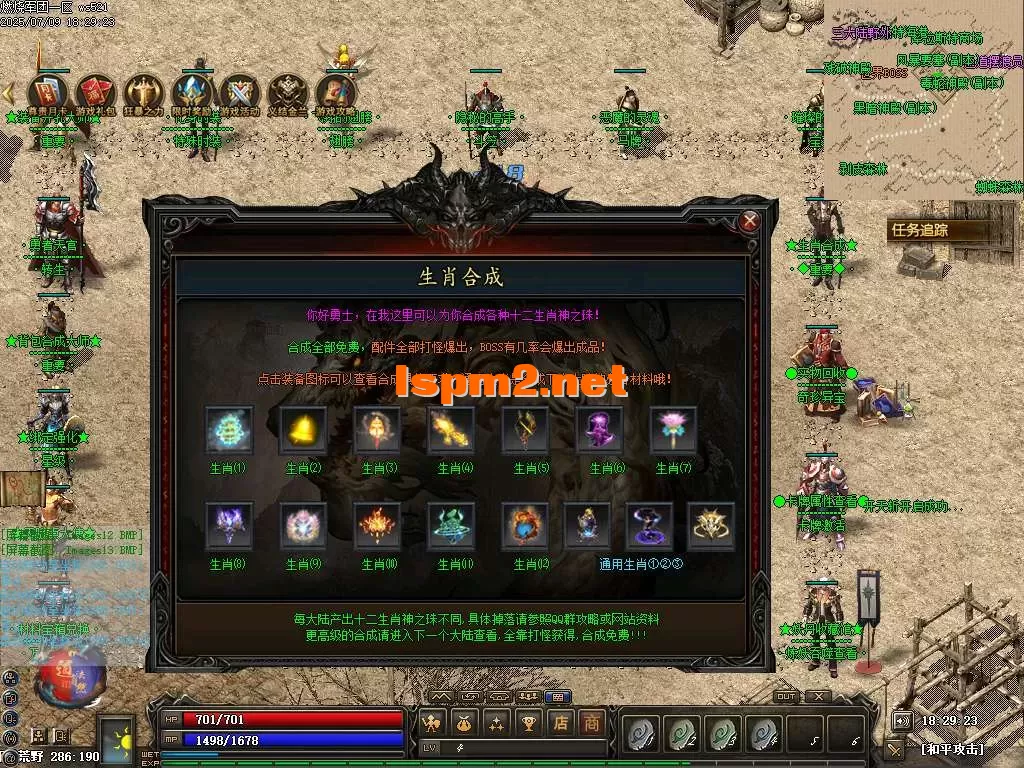Open the 尊贵月卡 monthly card icon
The image size is (1024, 768).
[x=46, y=95]
